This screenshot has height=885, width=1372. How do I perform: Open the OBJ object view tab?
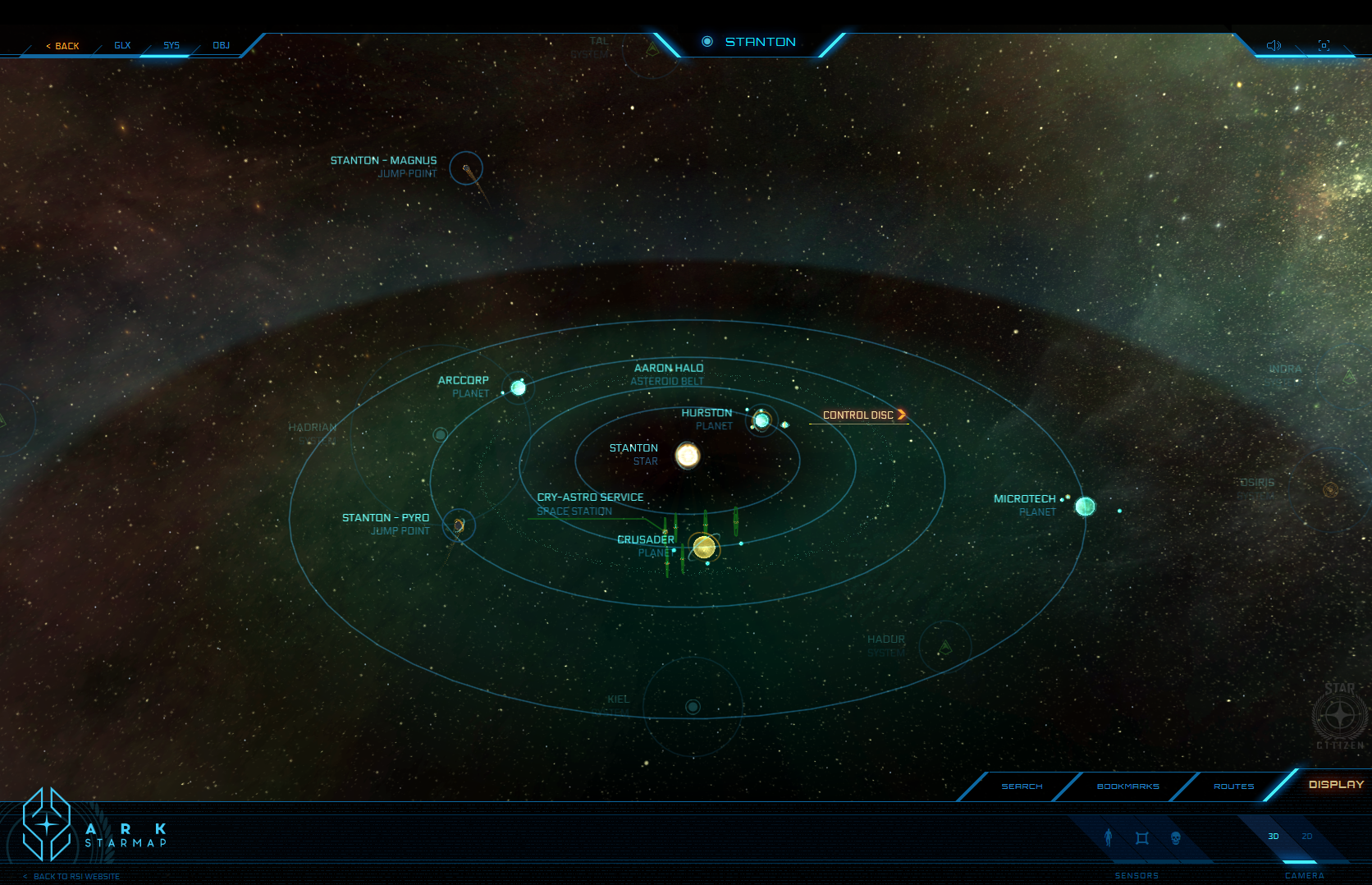click(x=221, y=45)
